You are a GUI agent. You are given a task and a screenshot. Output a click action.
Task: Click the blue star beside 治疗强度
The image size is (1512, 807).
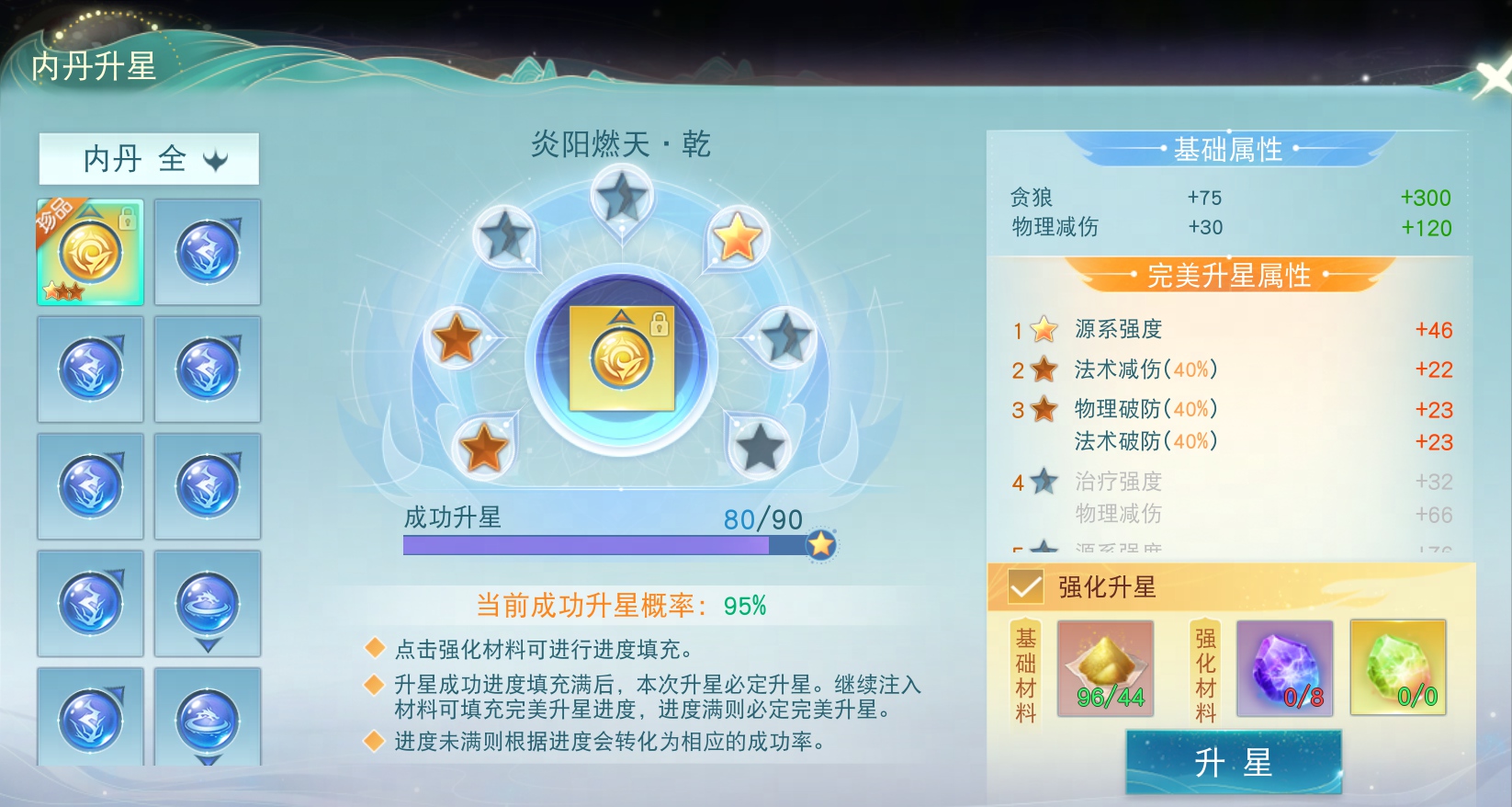[x=1041, y=480]
